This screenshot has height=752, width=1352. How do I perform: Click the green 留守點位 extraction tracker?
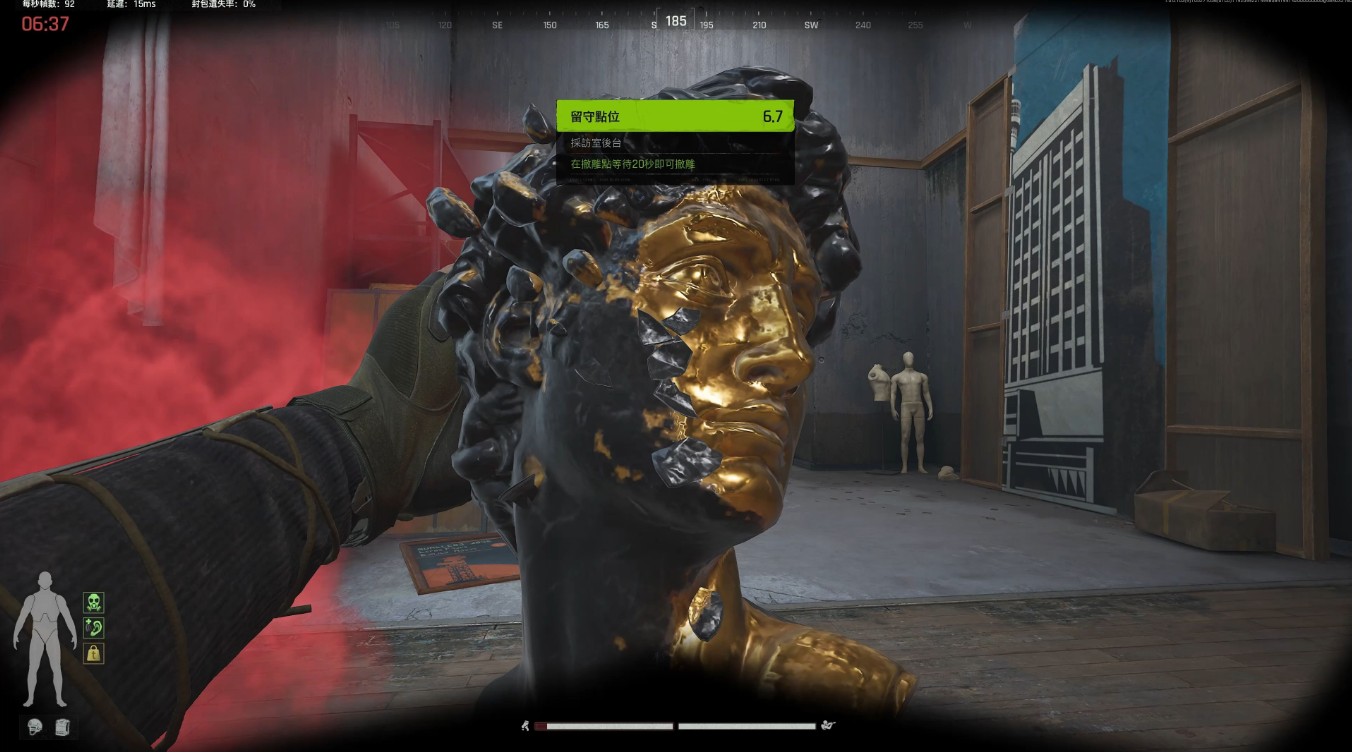click(x=675, y=116)
